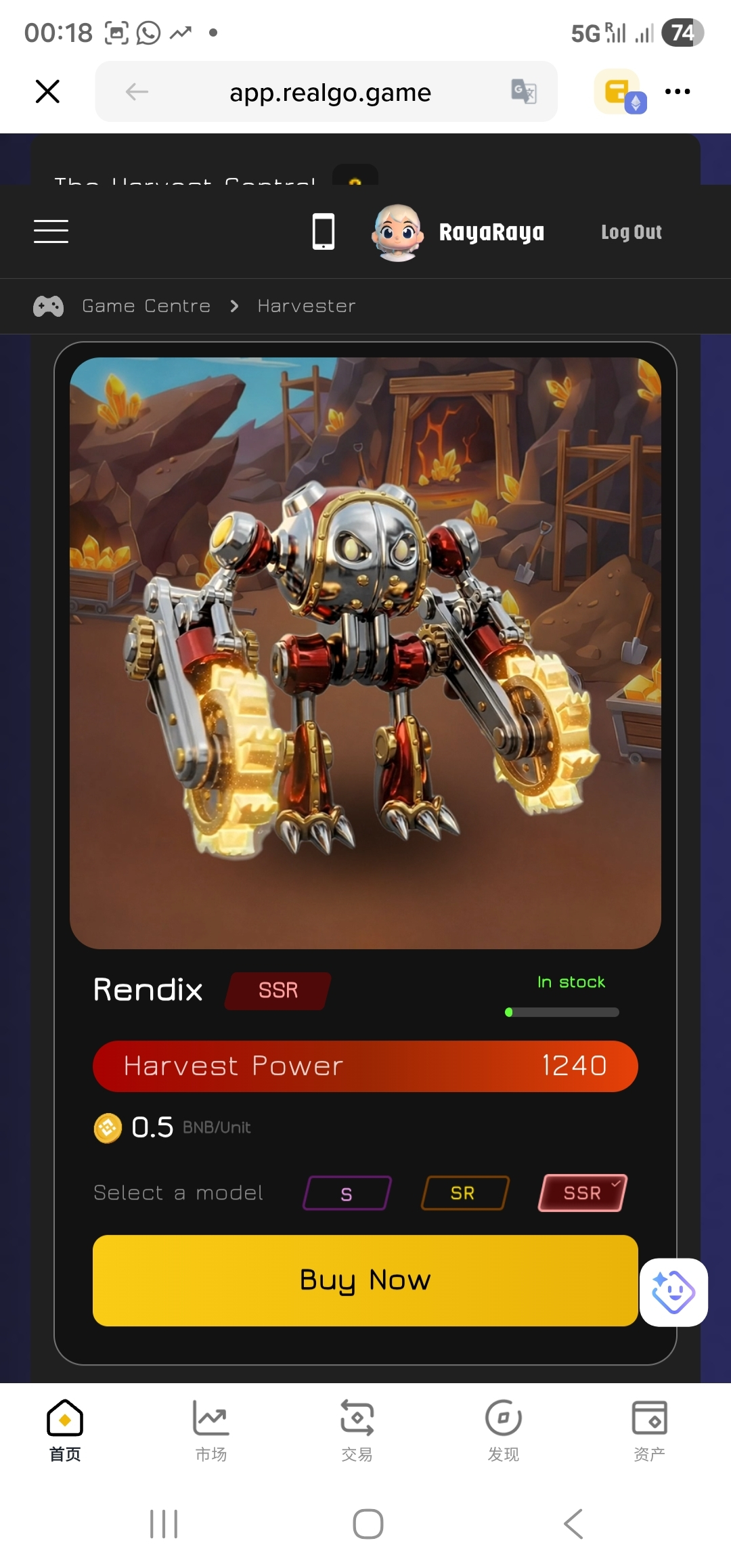The width and height of the screenshot is (731, 1568).
Task: Open the RayaRaya profile avatar
Action: (398, 232)
